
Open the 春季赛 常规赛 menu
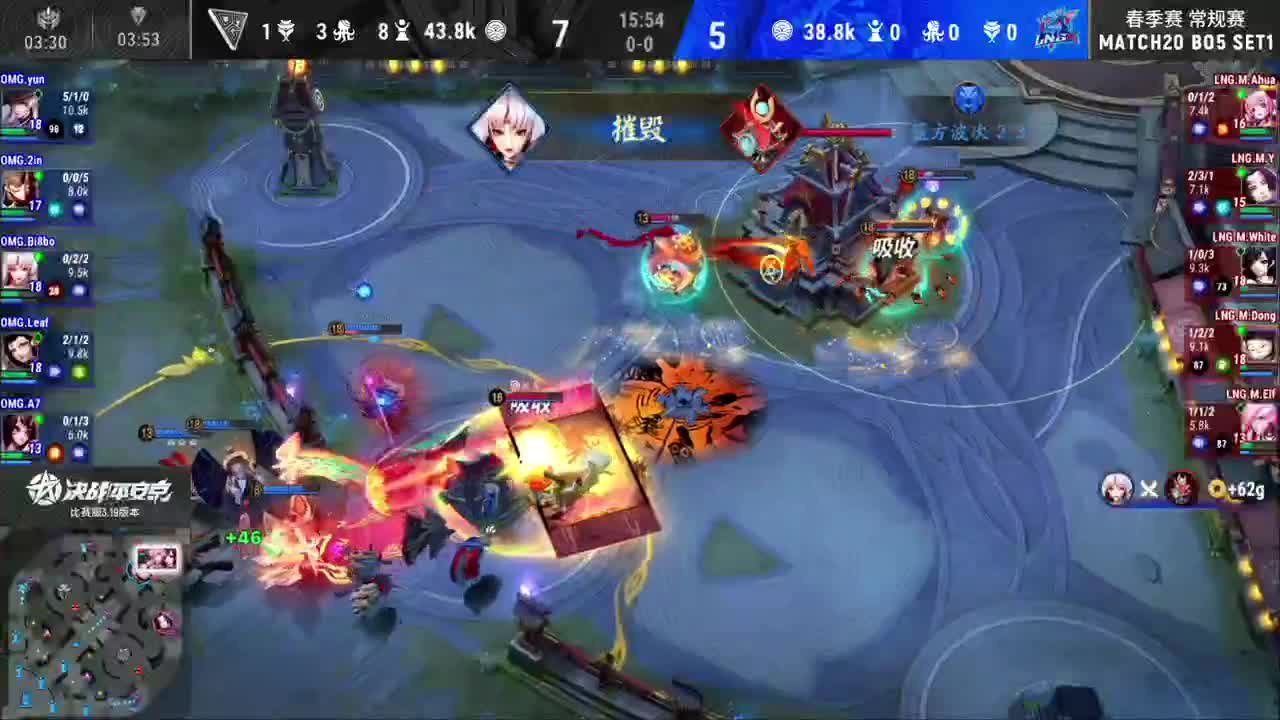point(1185,17)
